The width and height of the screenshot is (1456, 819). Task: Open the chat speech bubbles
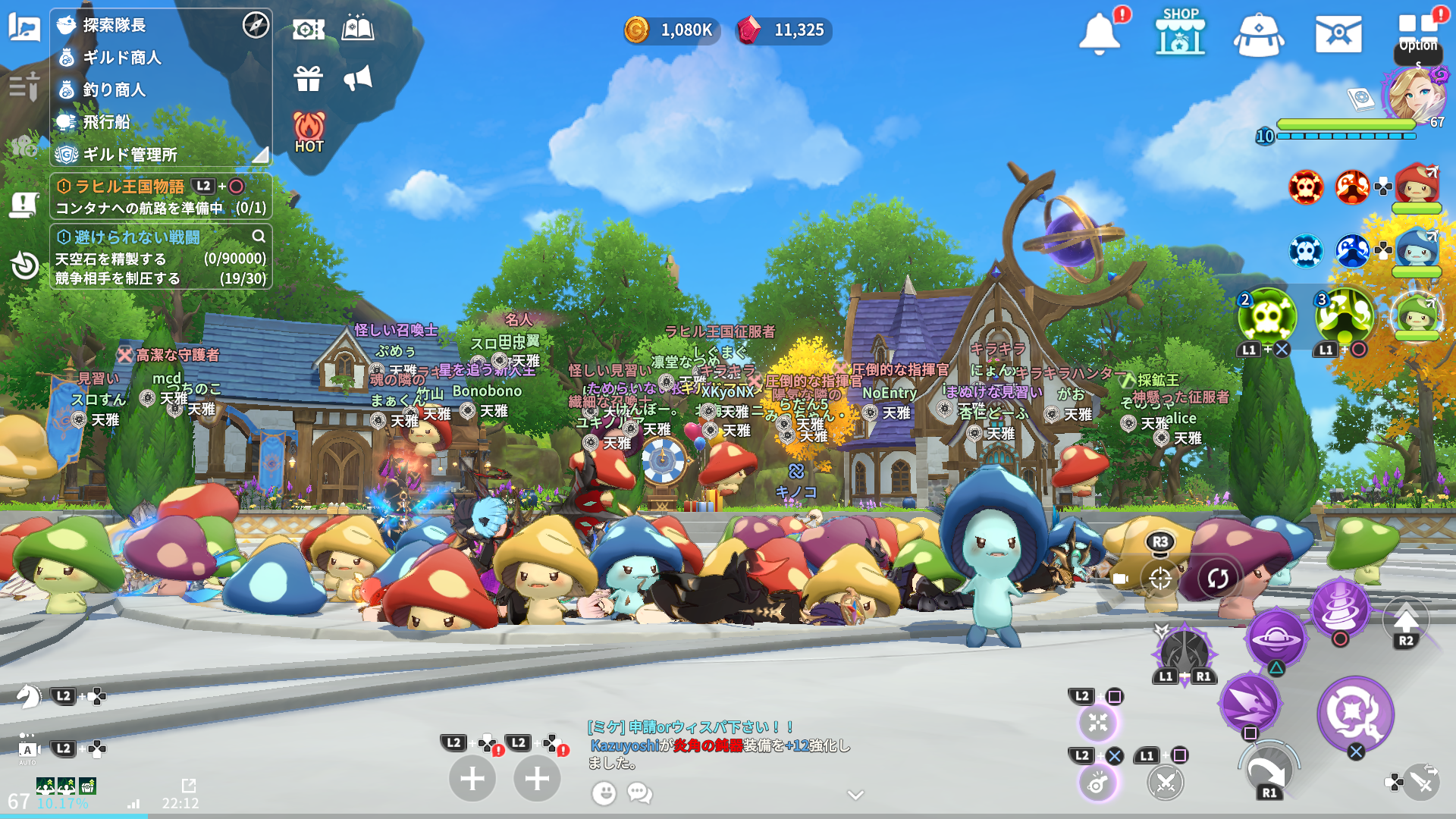pos(639,793)
